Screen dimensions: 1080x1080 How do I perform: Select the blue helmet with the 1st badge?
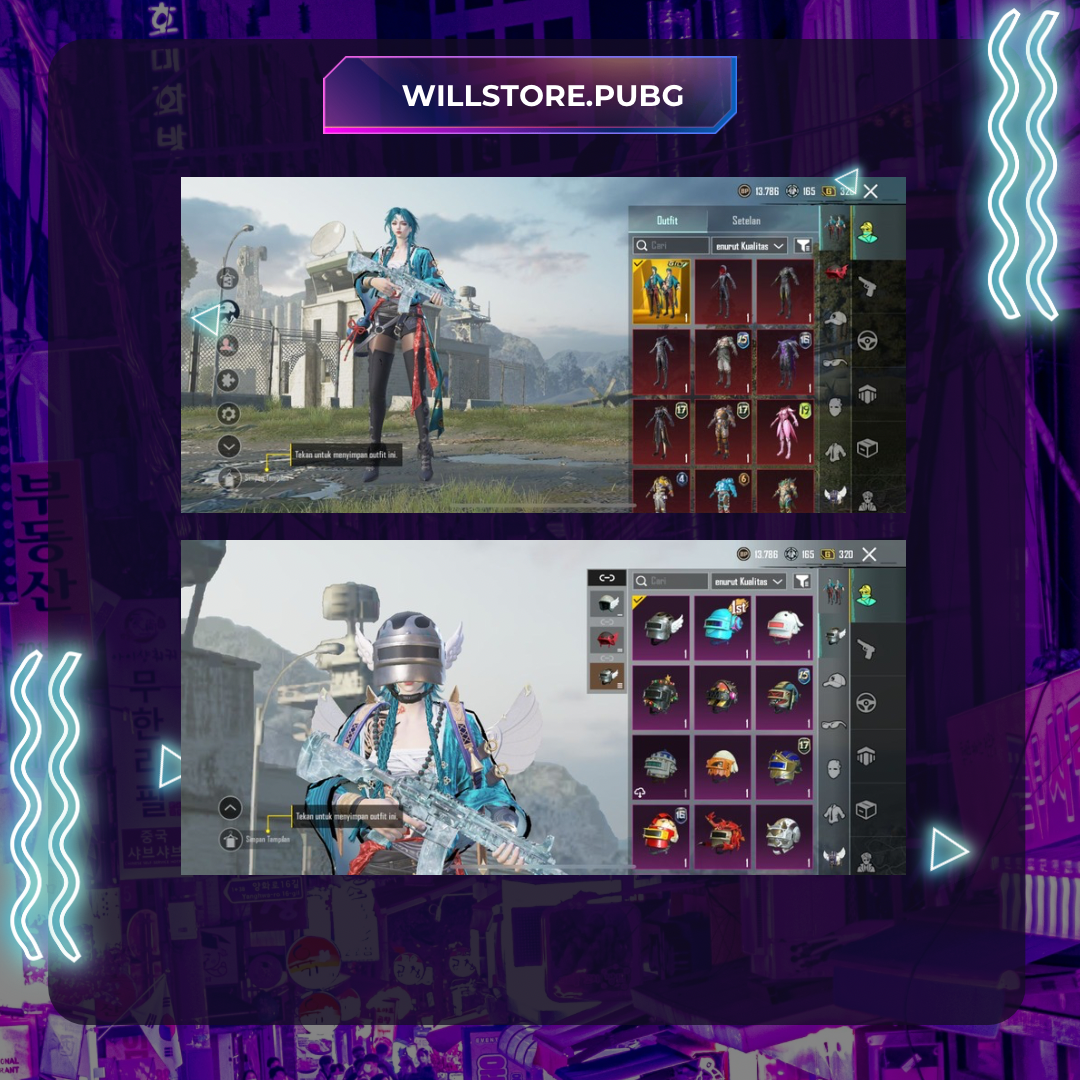pyautogui.click(x=723, y=627)
